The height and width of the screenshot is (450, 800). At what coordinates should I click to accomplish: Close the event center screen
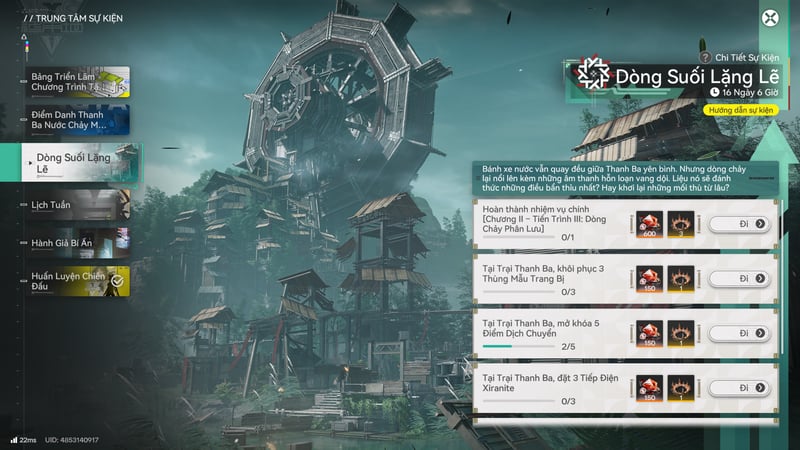click(x=770, y=17)
